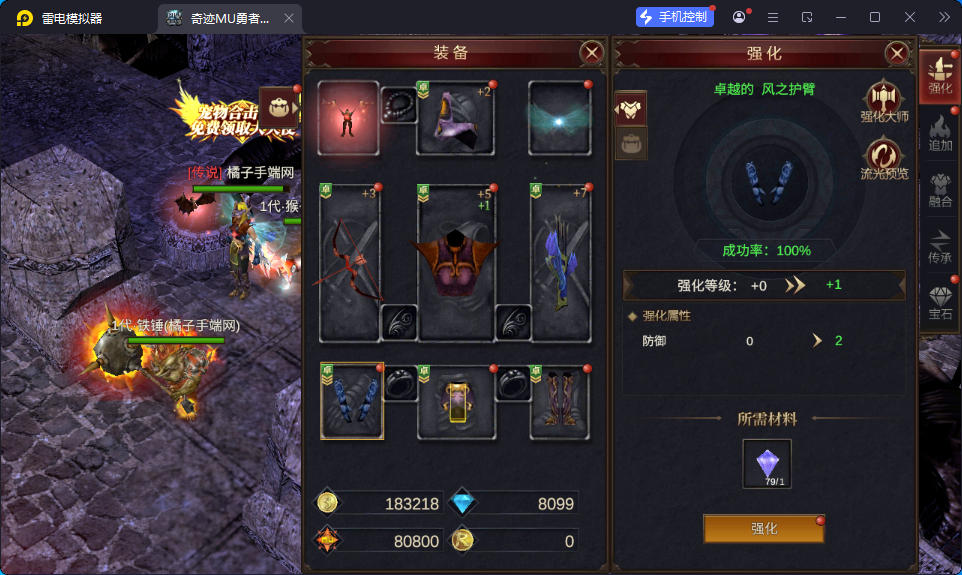Select the boots equipment slot
Viewport: 962px width, 575px height.
point(560,402)
